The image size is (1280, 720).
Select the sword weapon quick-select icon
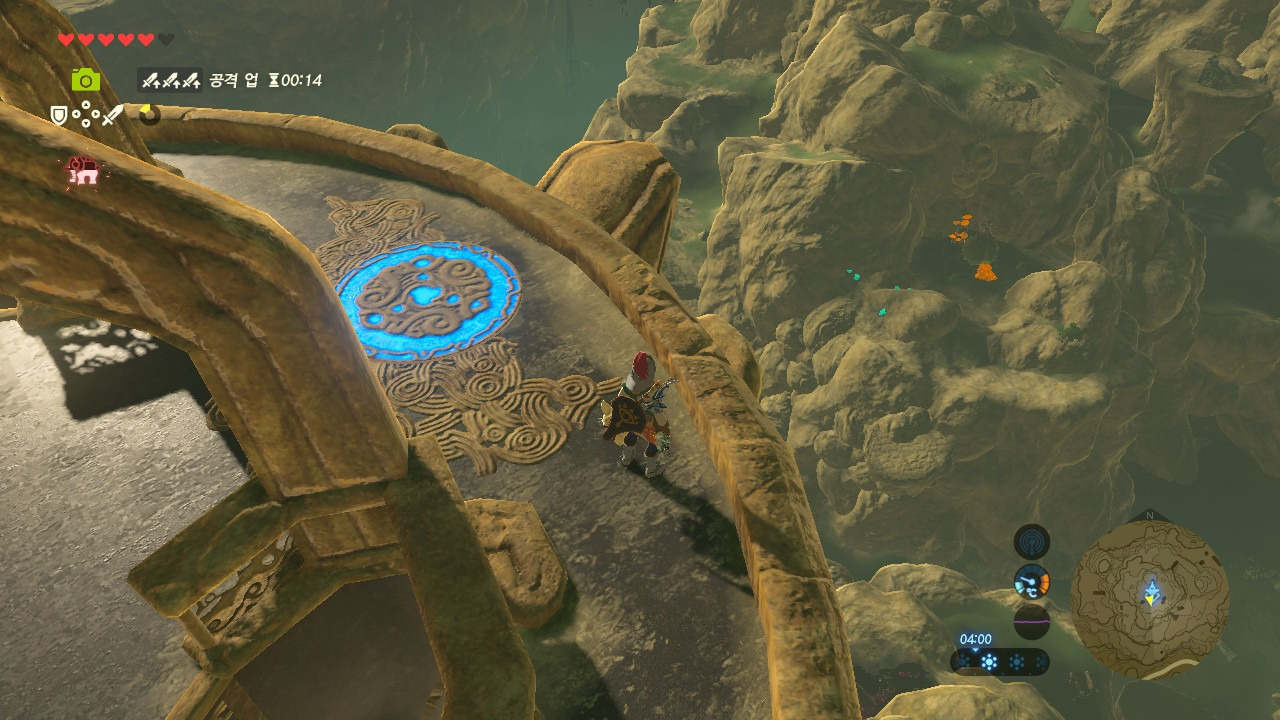pyautogui.click(x=112, y=116)
